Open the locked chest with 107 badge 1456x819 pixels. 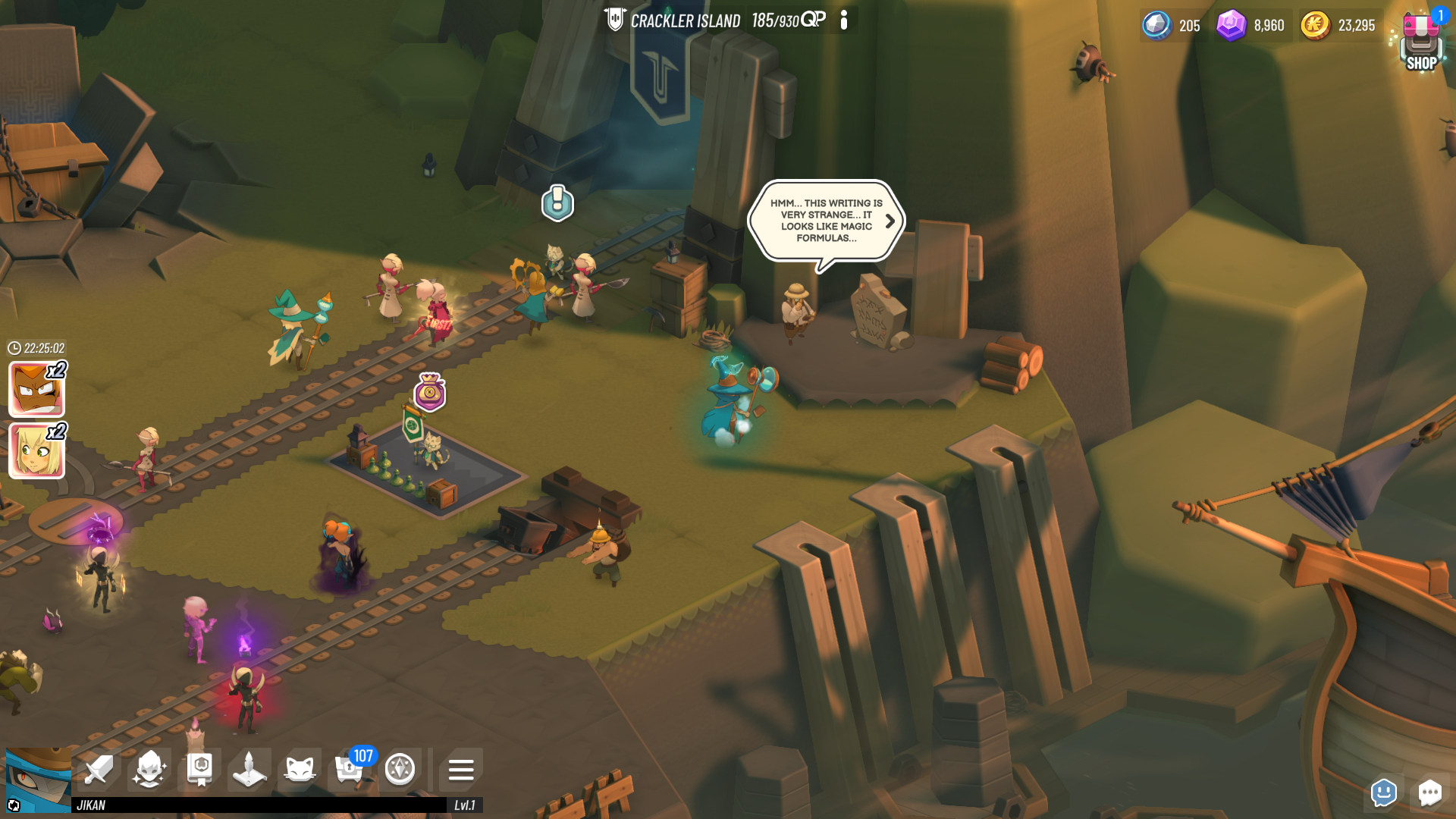(350, 770)
